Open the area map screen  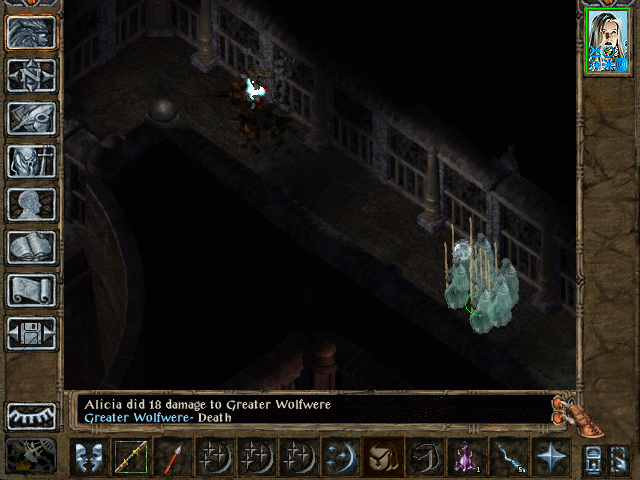click(31, 76)
